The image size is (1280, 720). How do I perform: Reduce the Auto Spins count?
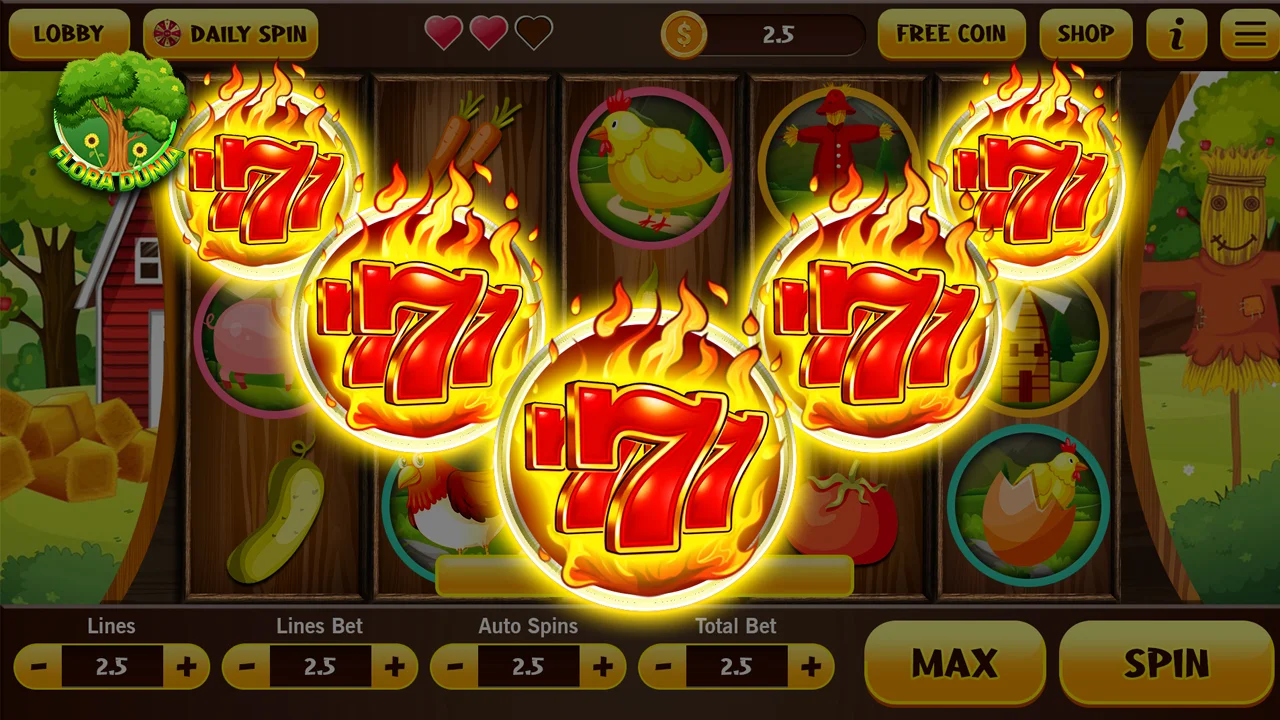click(x=454, y=667)
